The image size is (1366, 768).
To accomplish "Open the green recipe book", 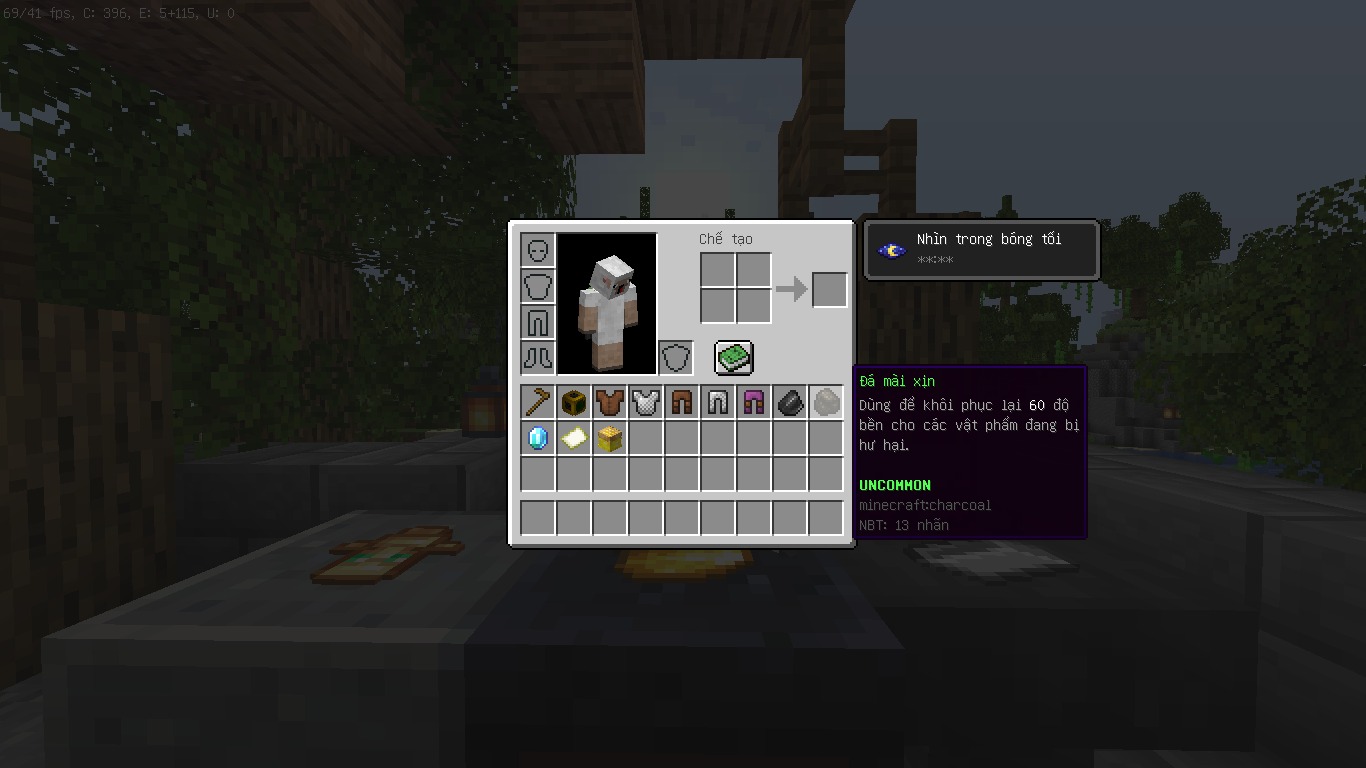I will point(733,357).
